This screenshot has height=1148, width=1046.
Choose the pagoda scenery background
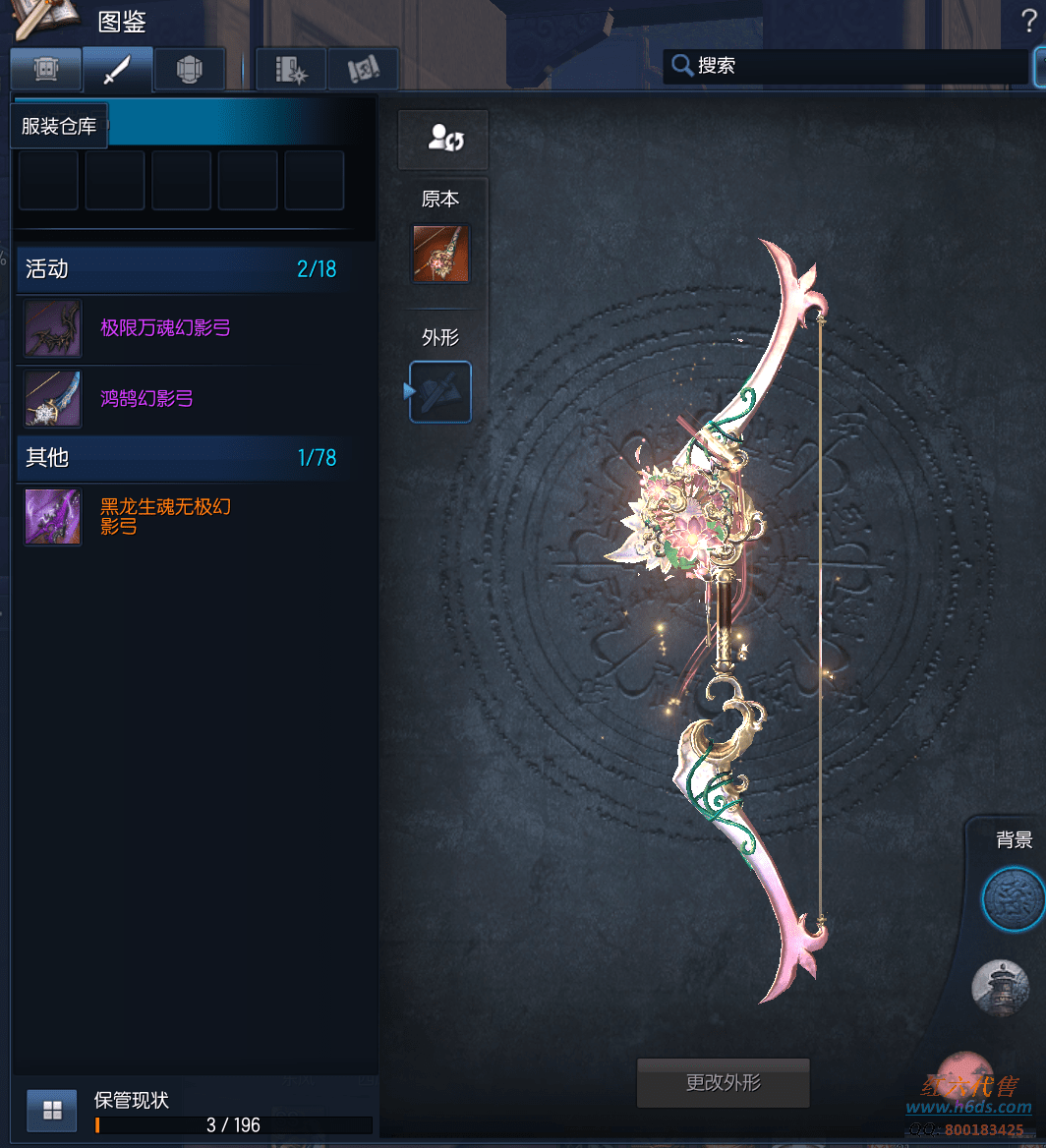point(1000,987)
